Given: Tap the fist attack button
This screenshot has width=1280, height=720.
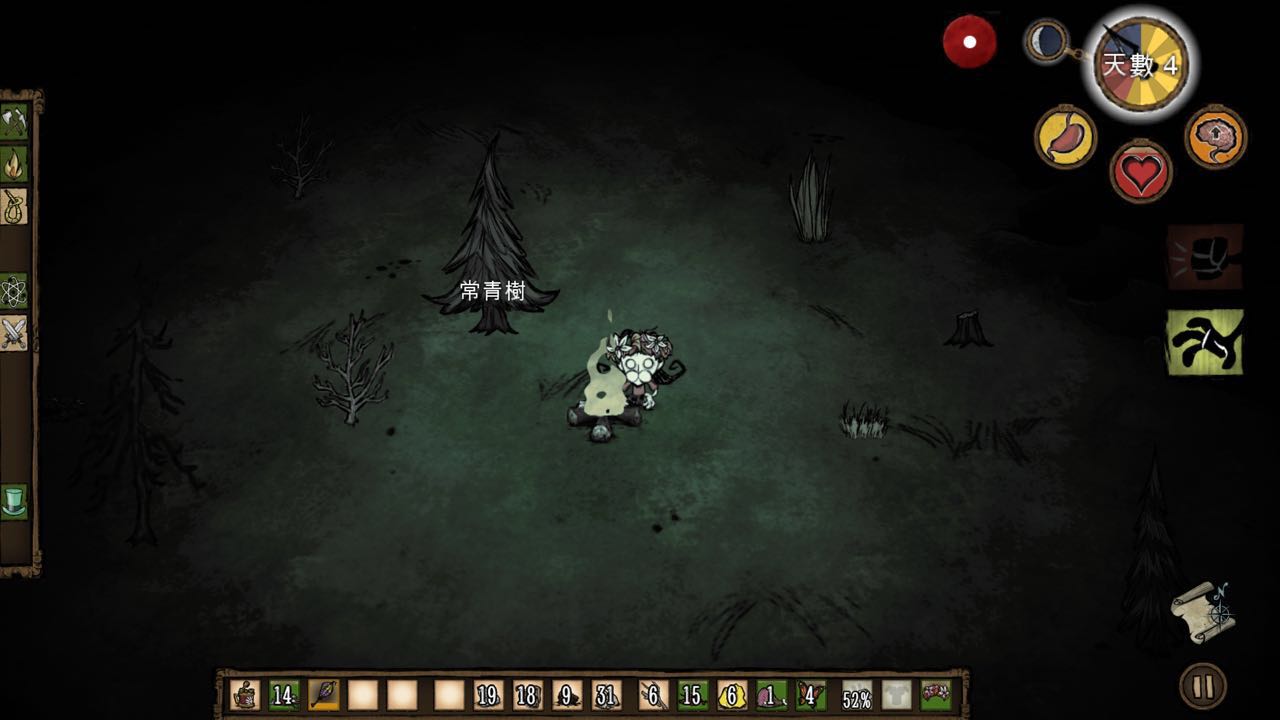Looking at the screenshot, I should tap(1205, 257).
